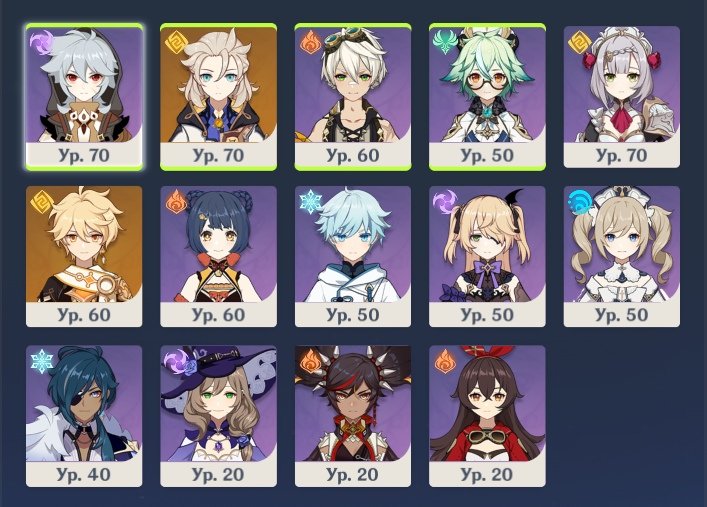This screenshot has height=507, width=707.
Task: Pick Bennett, the goggles-wearing Pyro character
Action: [x=353, y=96]
